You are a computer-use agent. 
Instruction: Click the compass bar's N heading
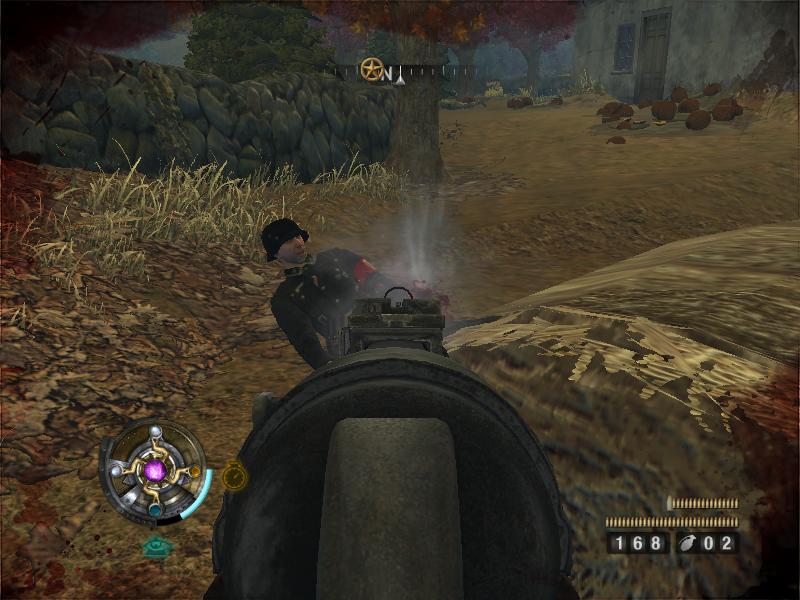coord(387,72)
